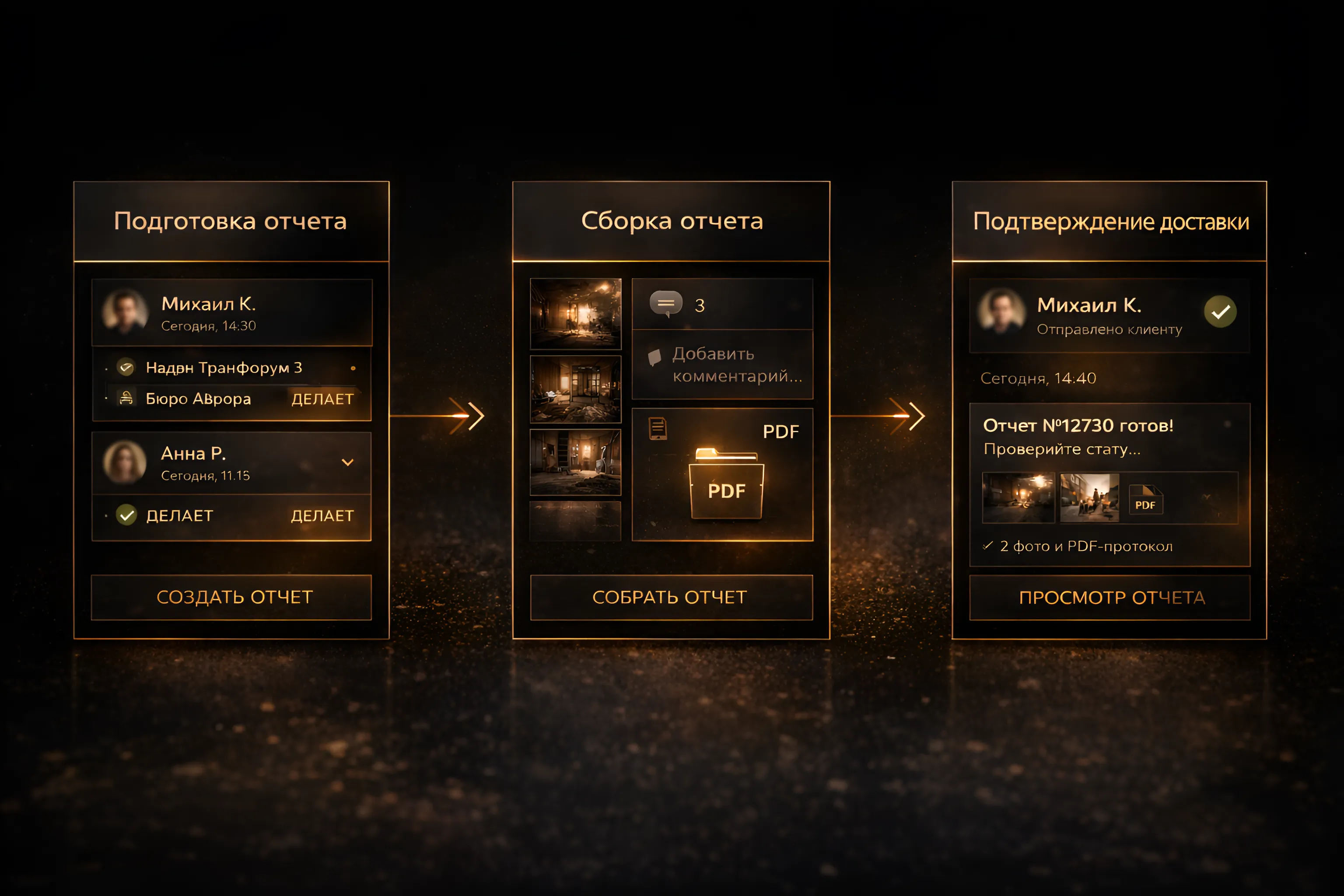Screen dimensions: 1344x896
Task: Open the comments bubble showing 3
Action: [666, 304]
